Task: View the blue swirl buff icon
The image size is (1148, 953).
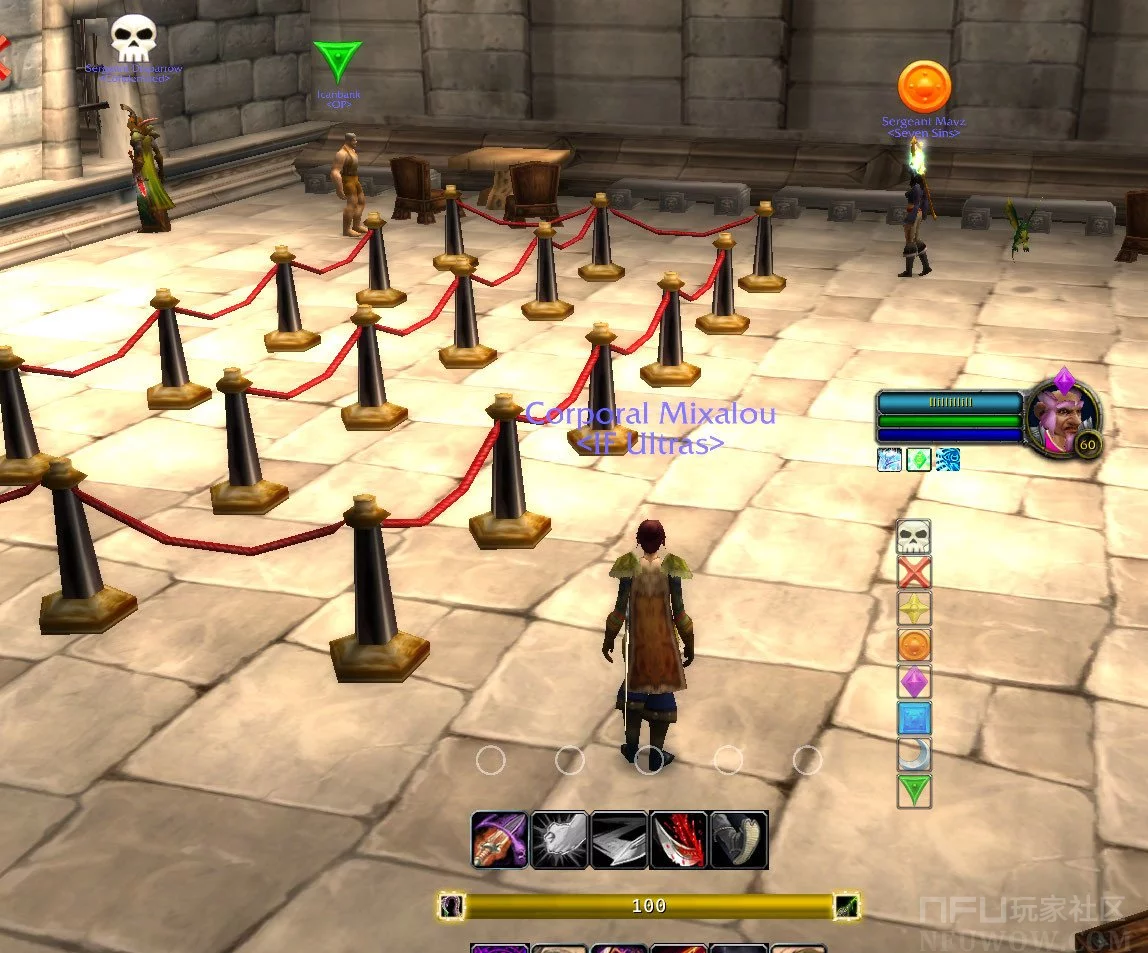Action: pyautogui.click(x=949, y=460)
